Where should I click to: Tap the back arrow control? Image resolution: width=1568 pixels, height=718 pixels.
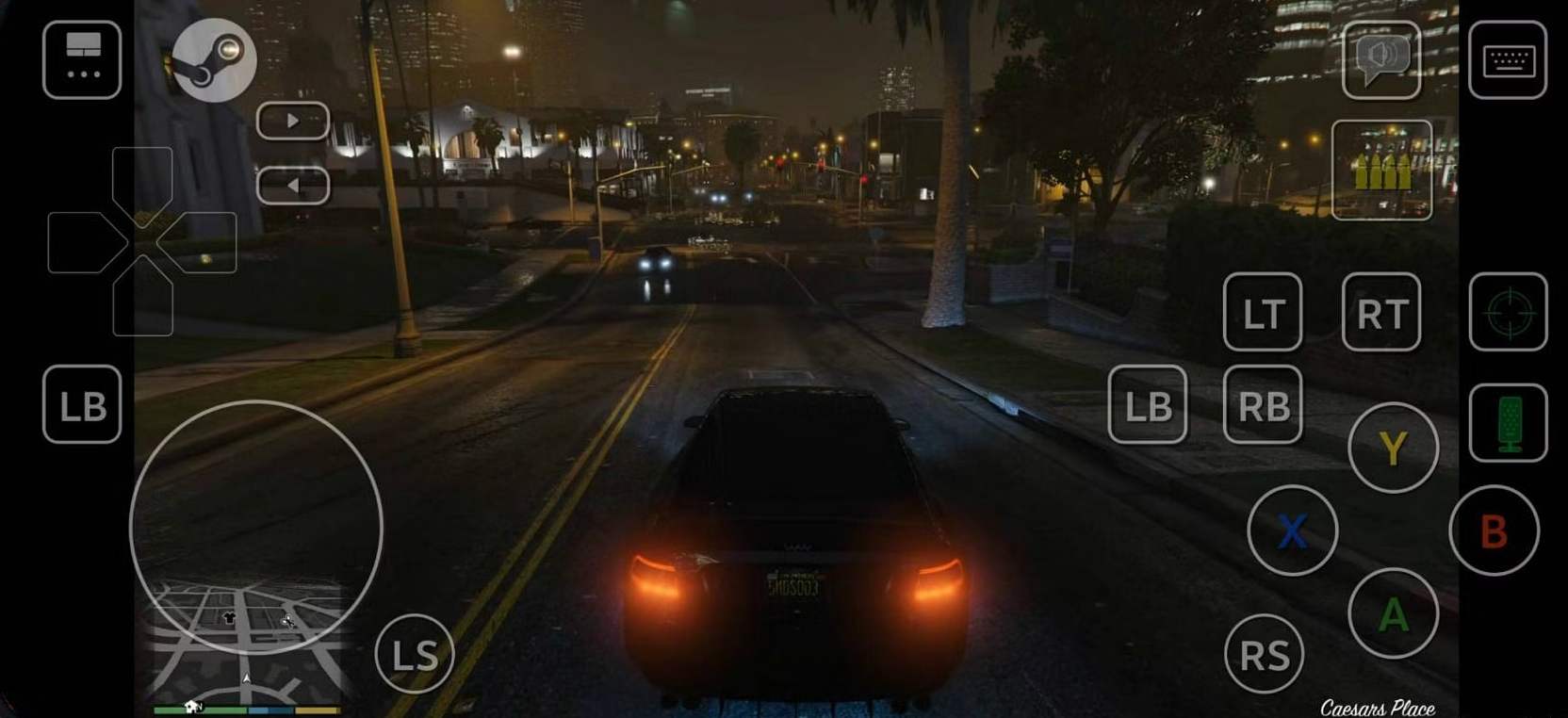click(295, 185)
